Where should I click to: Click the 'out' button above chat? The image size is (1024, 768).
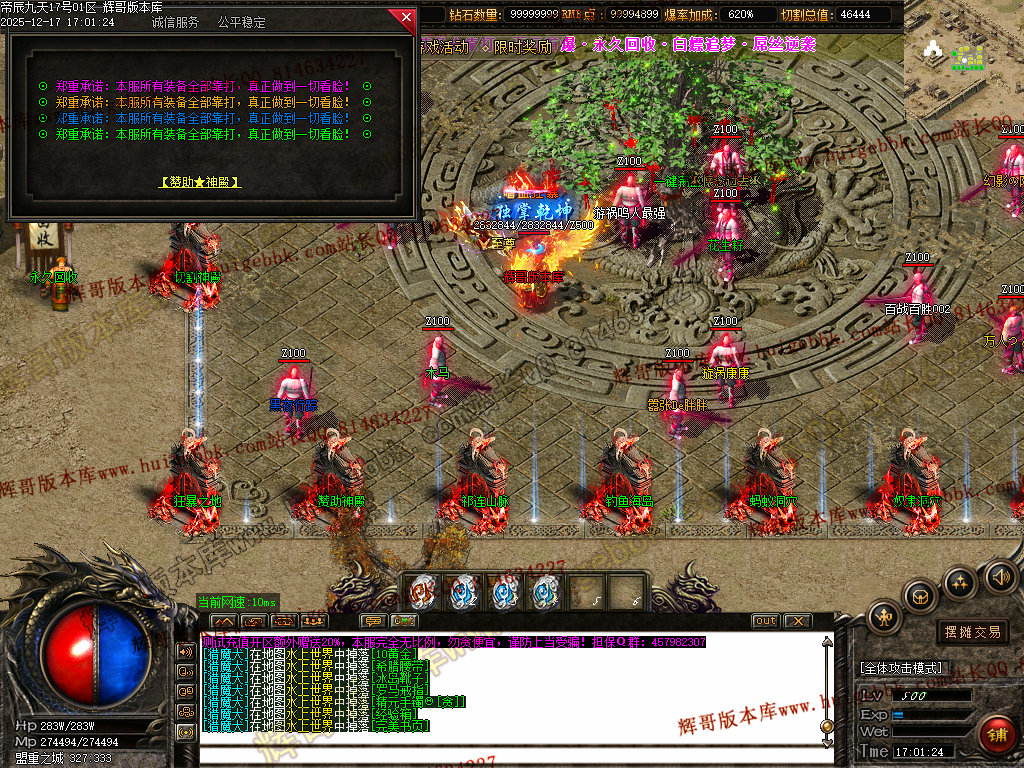click(765, 621)
